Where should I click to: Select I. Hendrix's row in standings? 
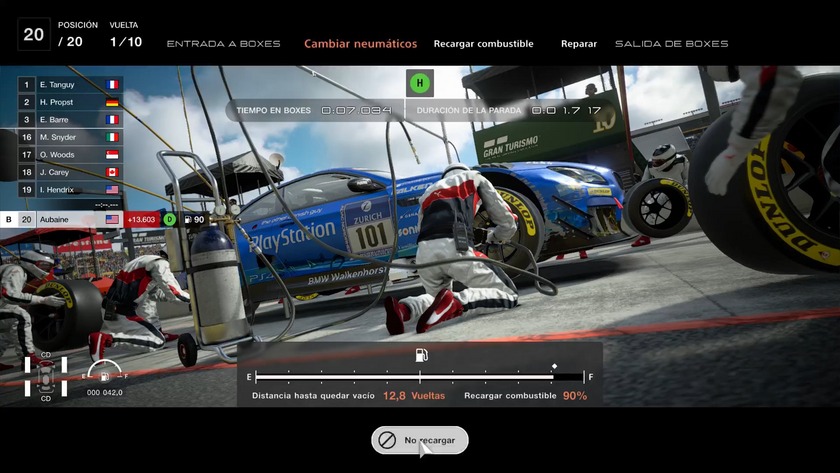tap(70, 189)
